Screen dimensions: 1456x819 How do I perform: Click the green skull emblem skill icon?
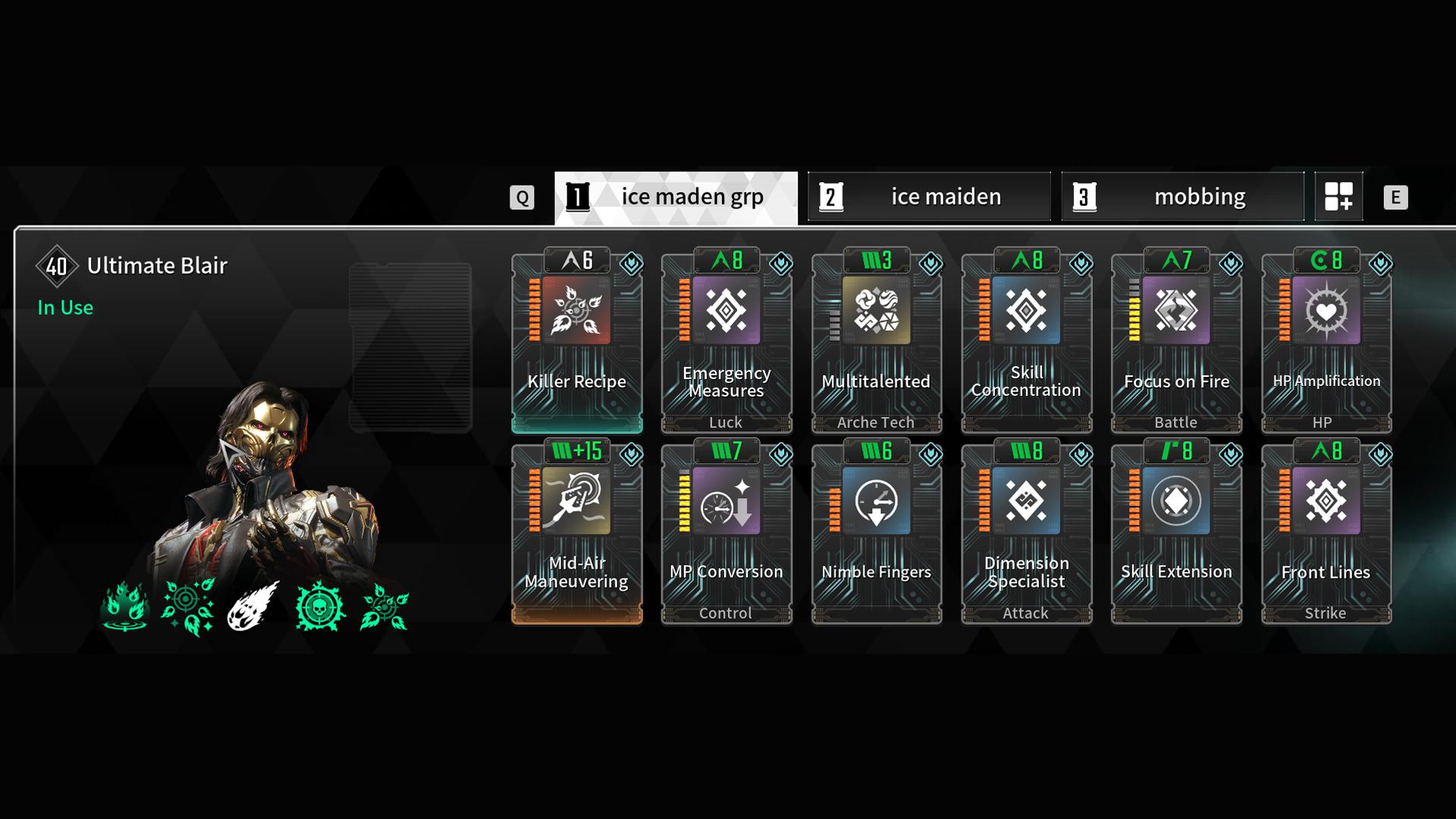click(x=321, y=607)
